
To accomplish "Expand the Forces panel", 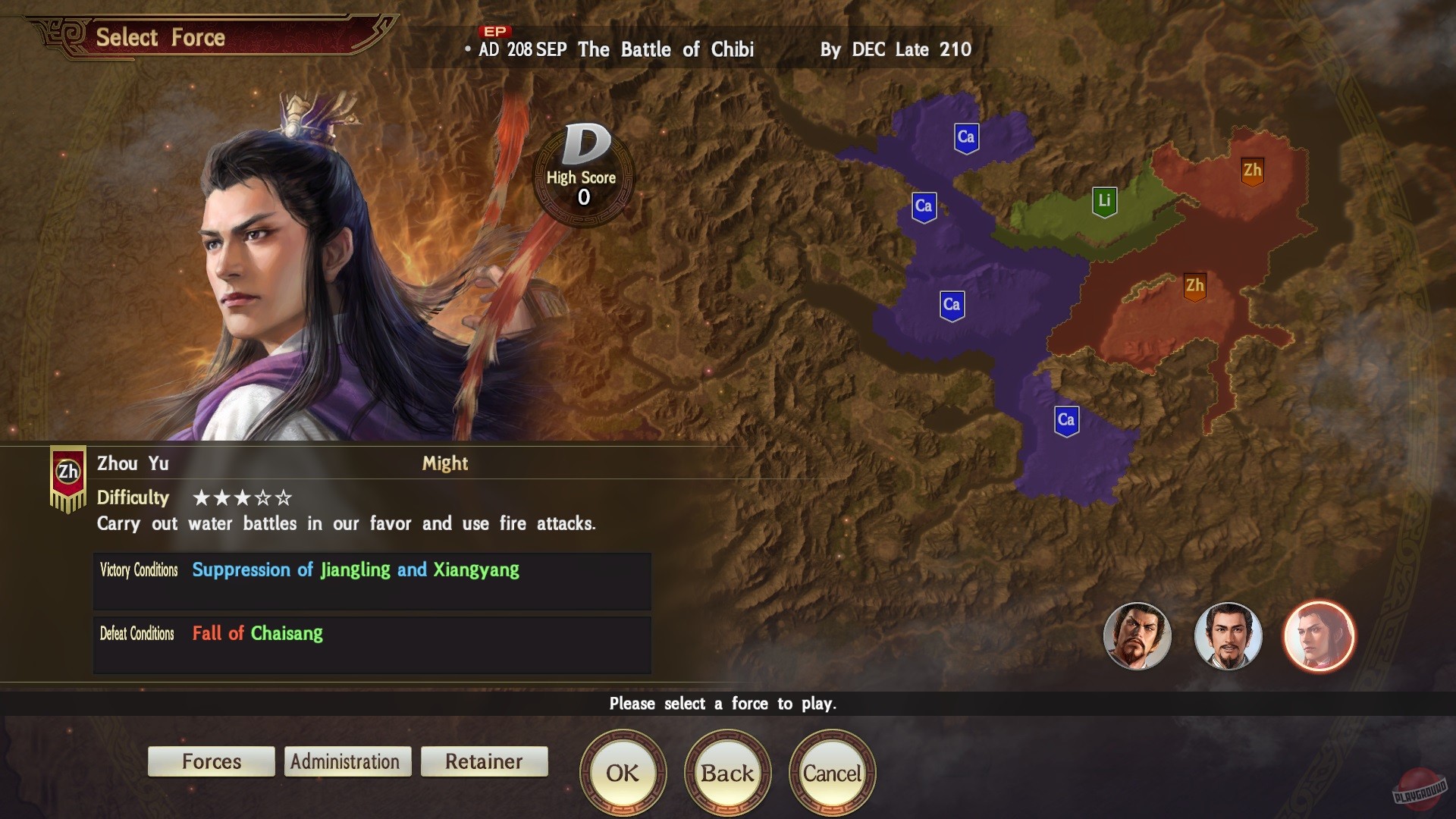I will click(x=211, y=761).
